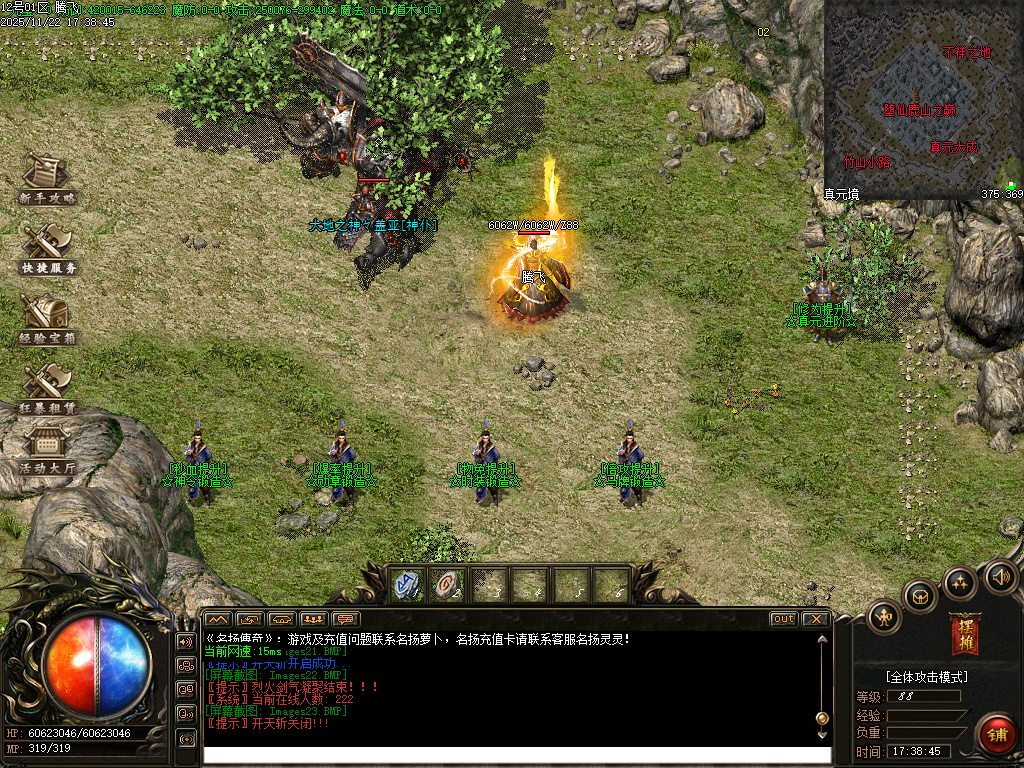Click the minimap in the corner
Image resolution: width=1024 pixels, height=768 pixels.
922,98
